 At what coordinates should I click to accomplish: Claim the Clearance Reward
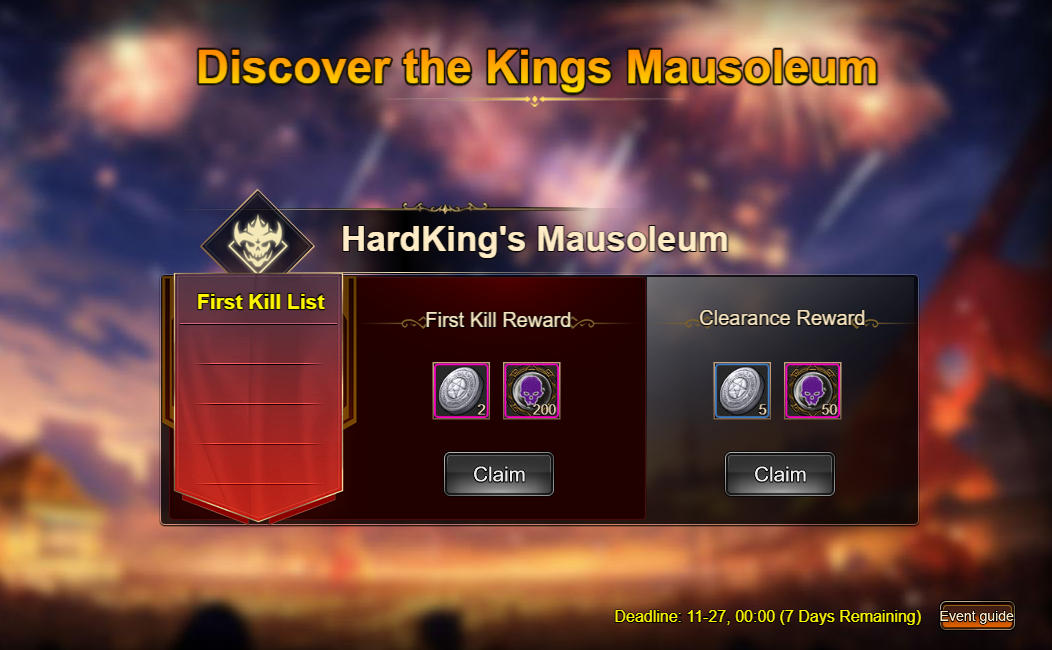[x=779, y=474]
